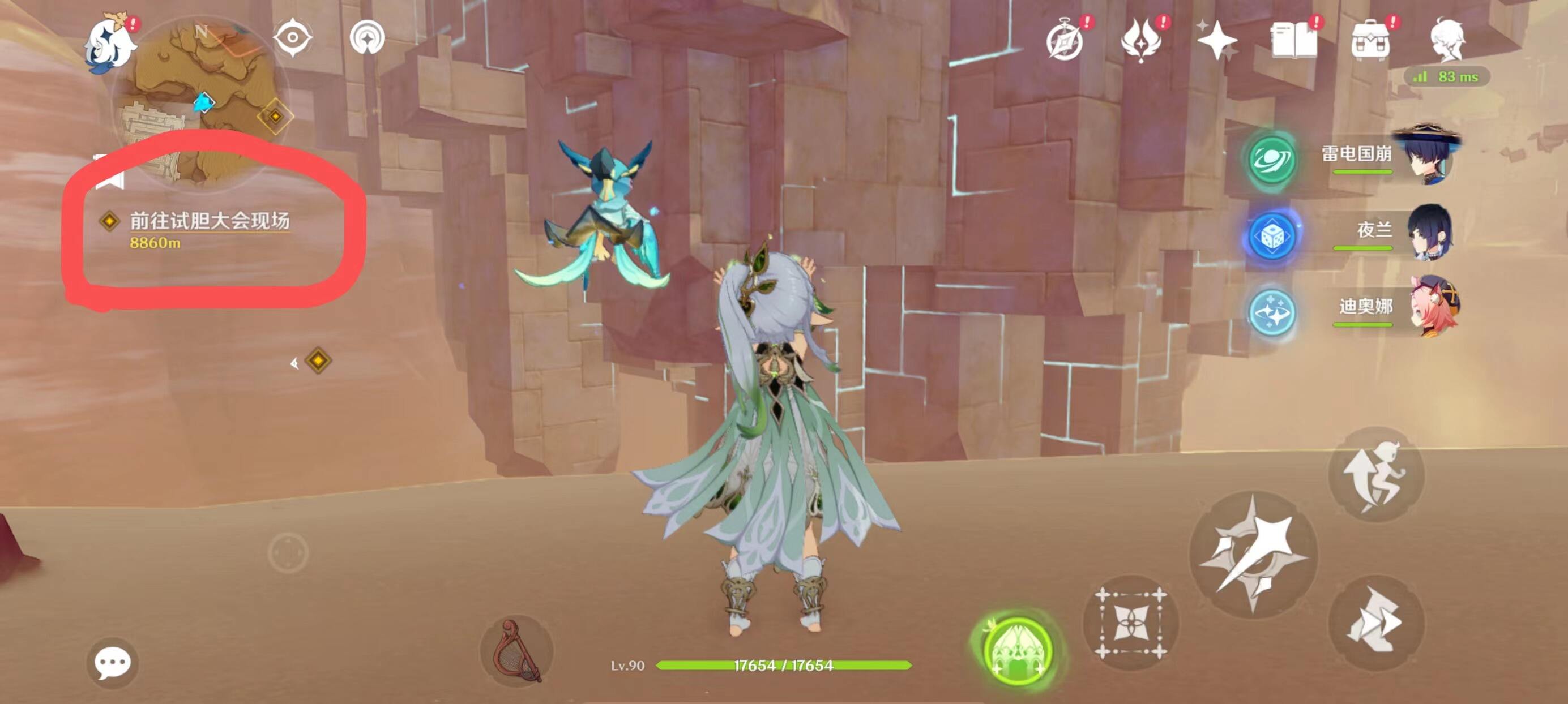1568x704 pixels.
Task: Select the quest tracker "前往试胆大会现场"
Action: tap(210, 221)
